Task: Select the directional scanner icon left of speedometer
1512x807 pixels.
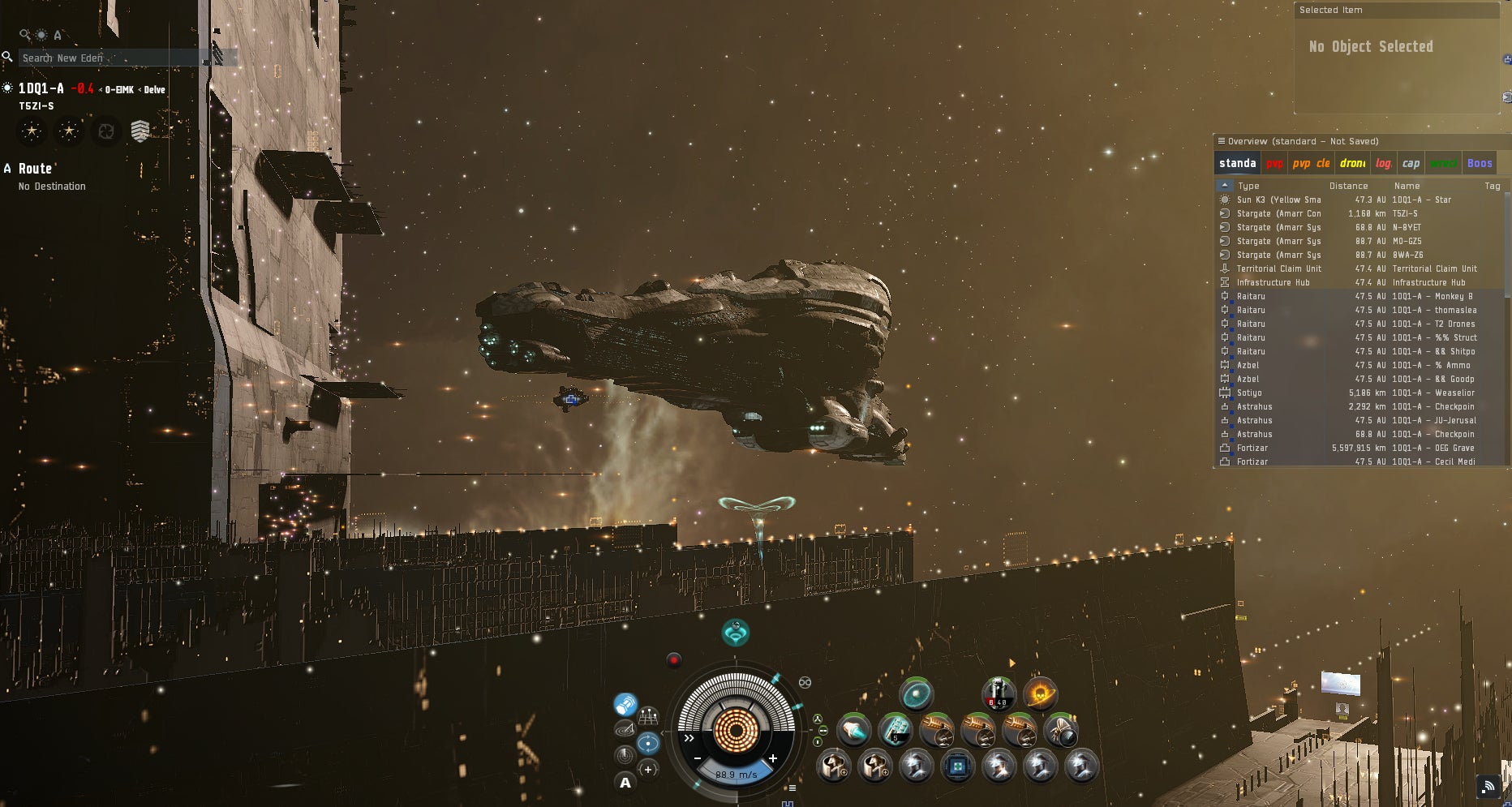Action: coord(624,730)
